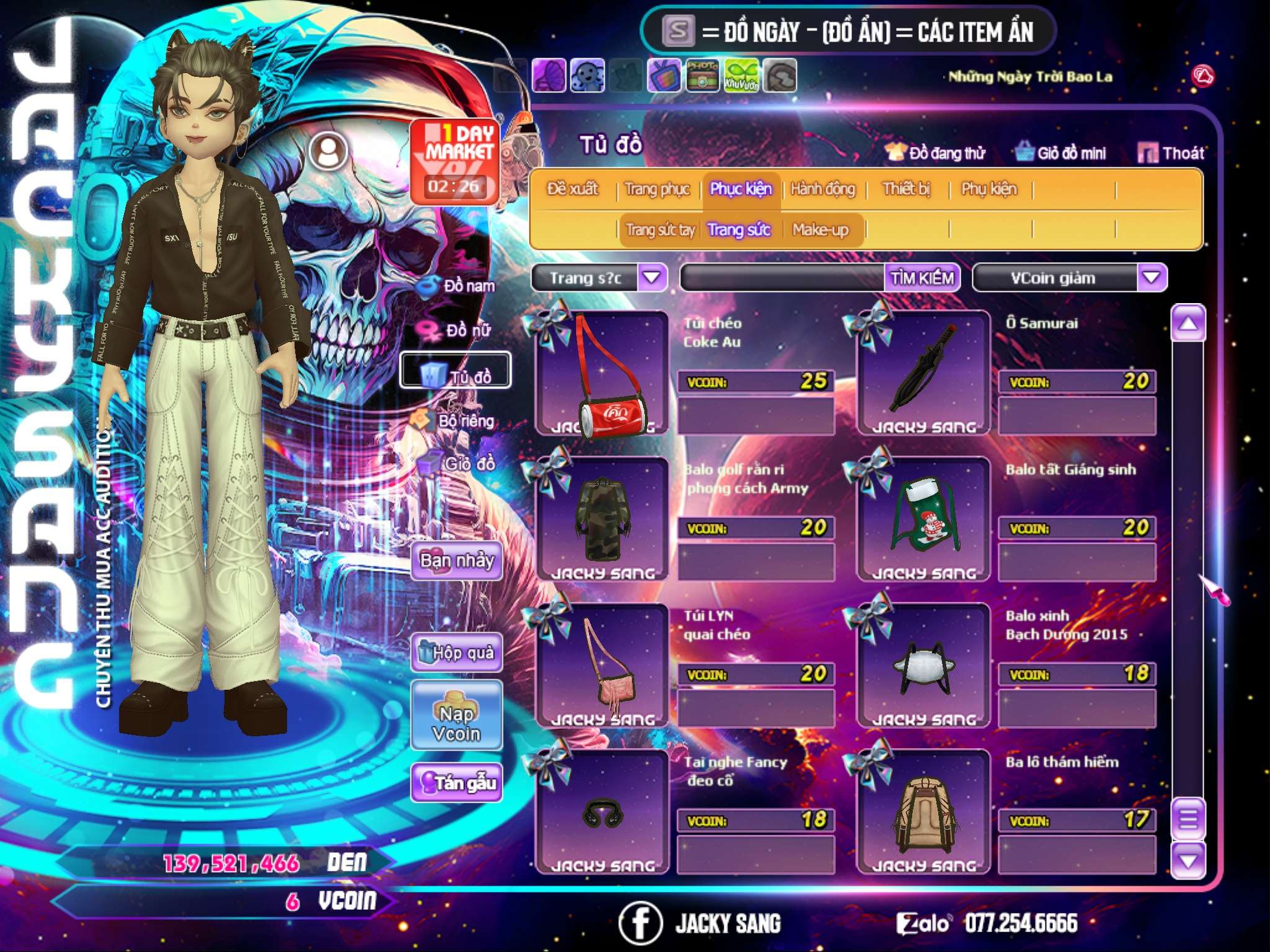Pick the Balo tất Giáng sinh item

[x=923, y=519]
